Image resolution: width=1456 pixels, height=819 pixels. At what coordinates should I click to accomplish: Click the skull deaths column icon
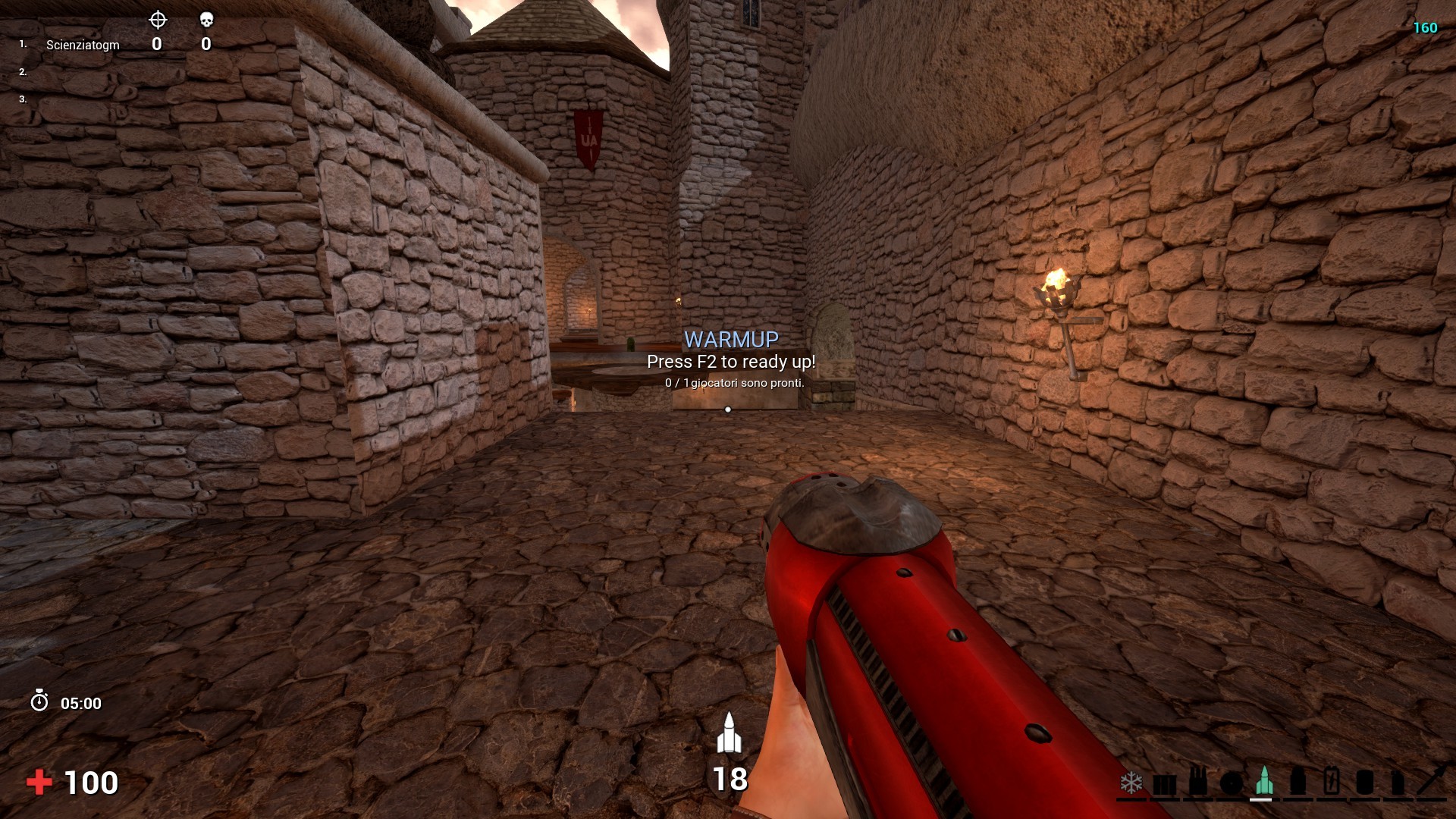pyautogui.click(x=204, y=20)
